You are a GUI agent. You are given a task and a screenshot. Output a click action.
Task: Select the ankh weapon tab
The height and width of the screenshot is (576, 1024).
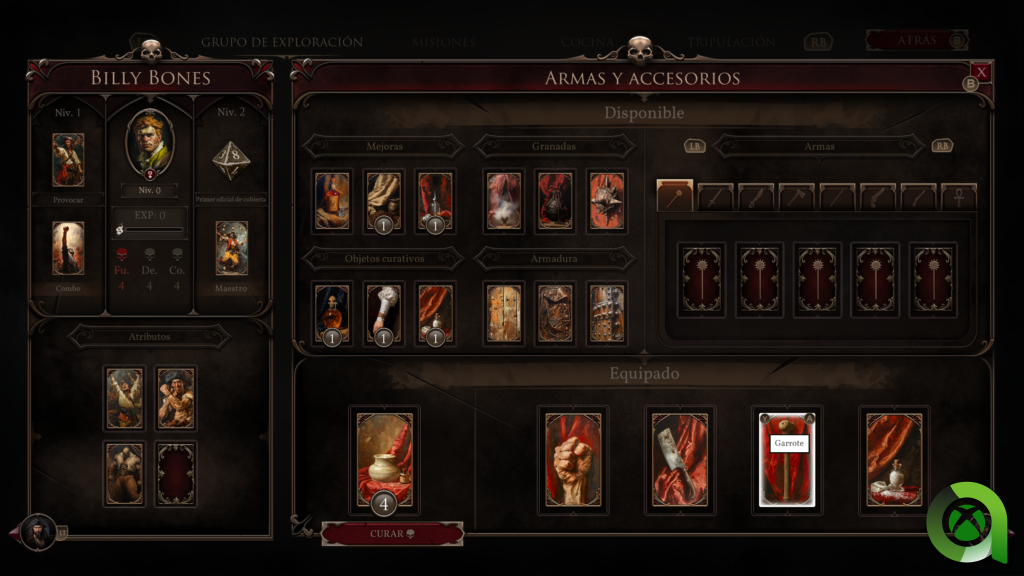point(961,197)
